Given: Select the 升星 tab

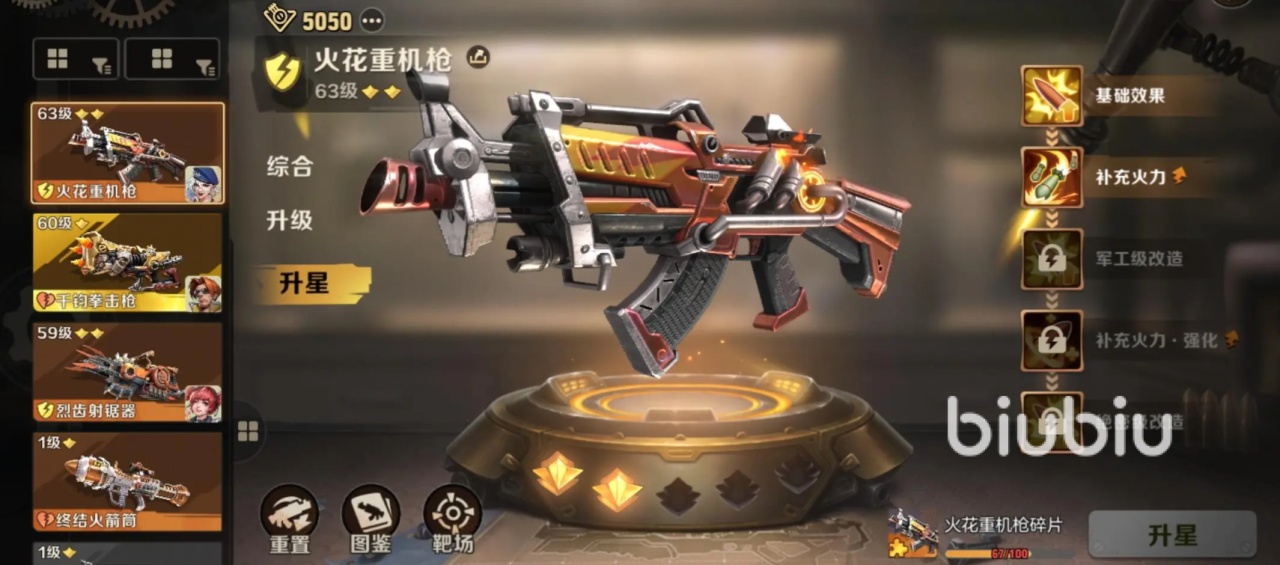Looking at the screenshot, I should click(305, 284).
